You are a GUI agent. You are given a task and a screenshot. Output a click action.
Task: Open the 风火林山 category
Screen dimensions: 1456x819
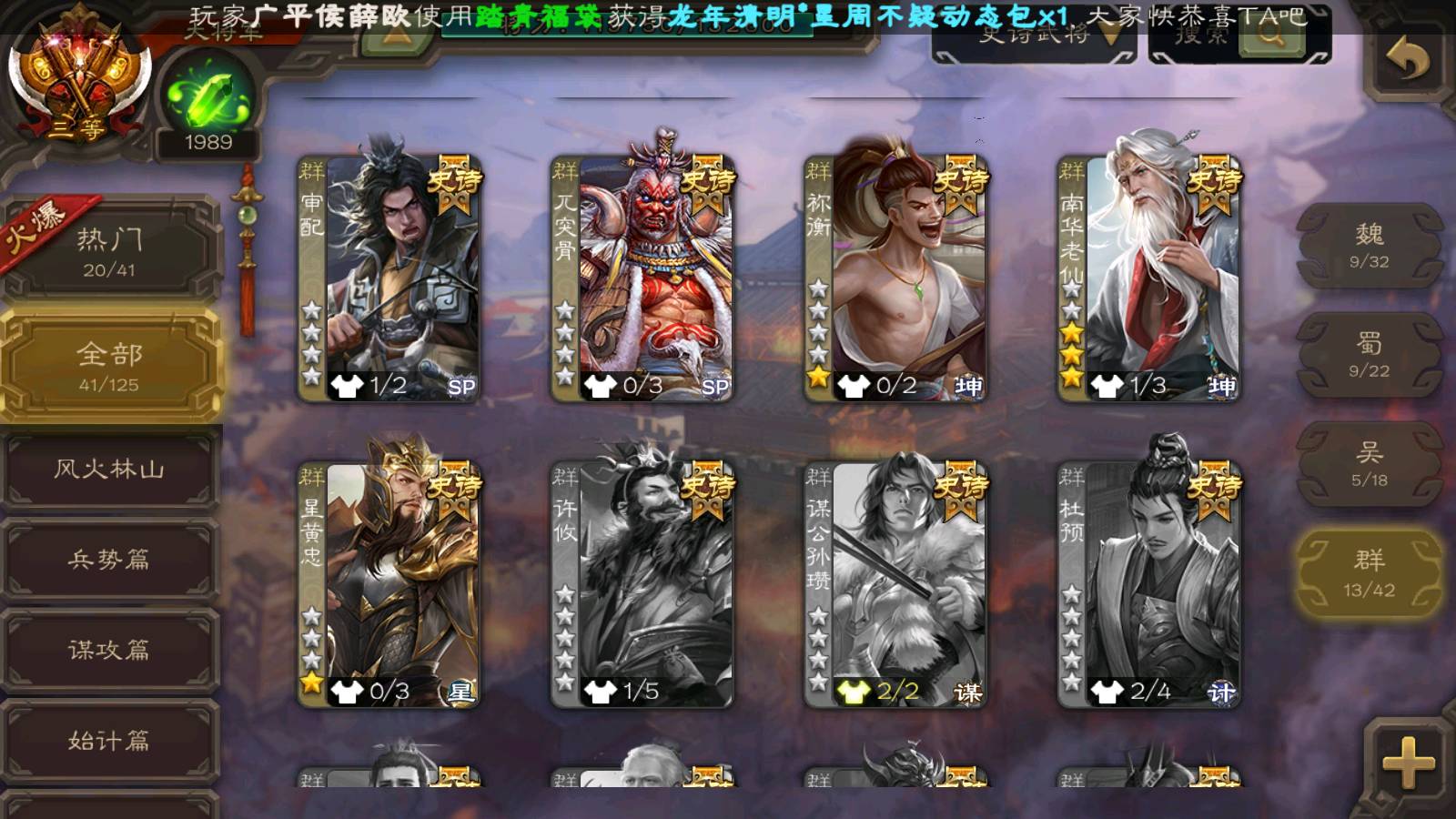pyautogui.click(x=109, y=470)
